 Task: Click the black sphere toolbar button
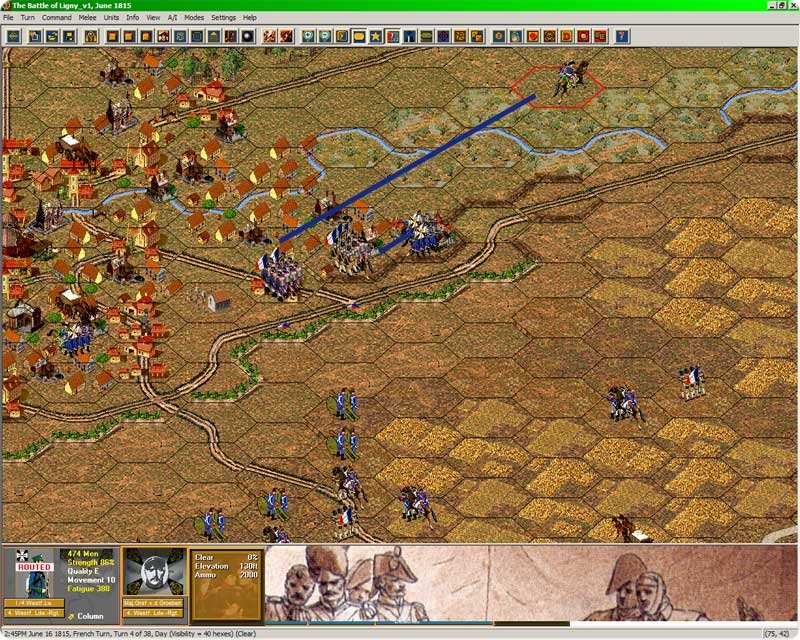click(x=247, y=37)
